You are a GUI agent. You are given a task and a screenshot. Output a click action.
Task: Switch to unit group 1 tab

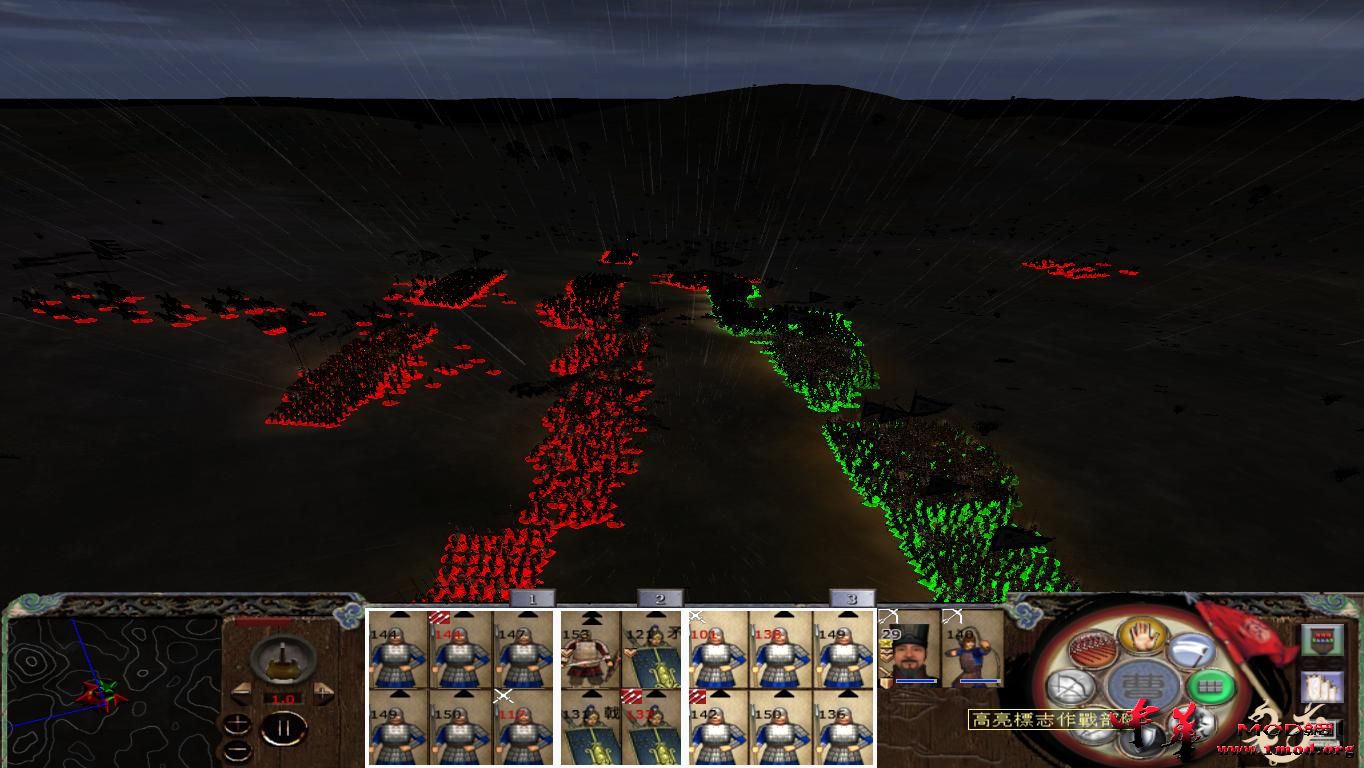click(533, 598)
